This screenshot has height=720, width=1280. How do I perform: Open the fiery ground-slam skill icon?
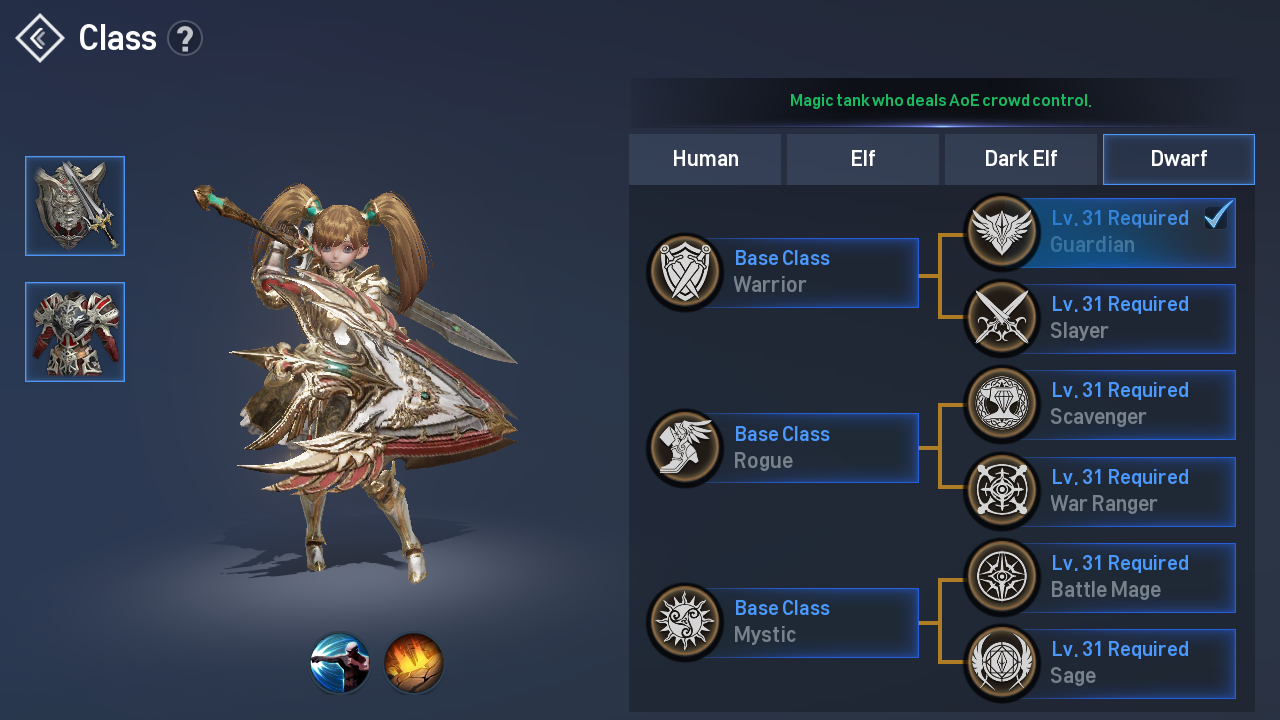point(413,663)
